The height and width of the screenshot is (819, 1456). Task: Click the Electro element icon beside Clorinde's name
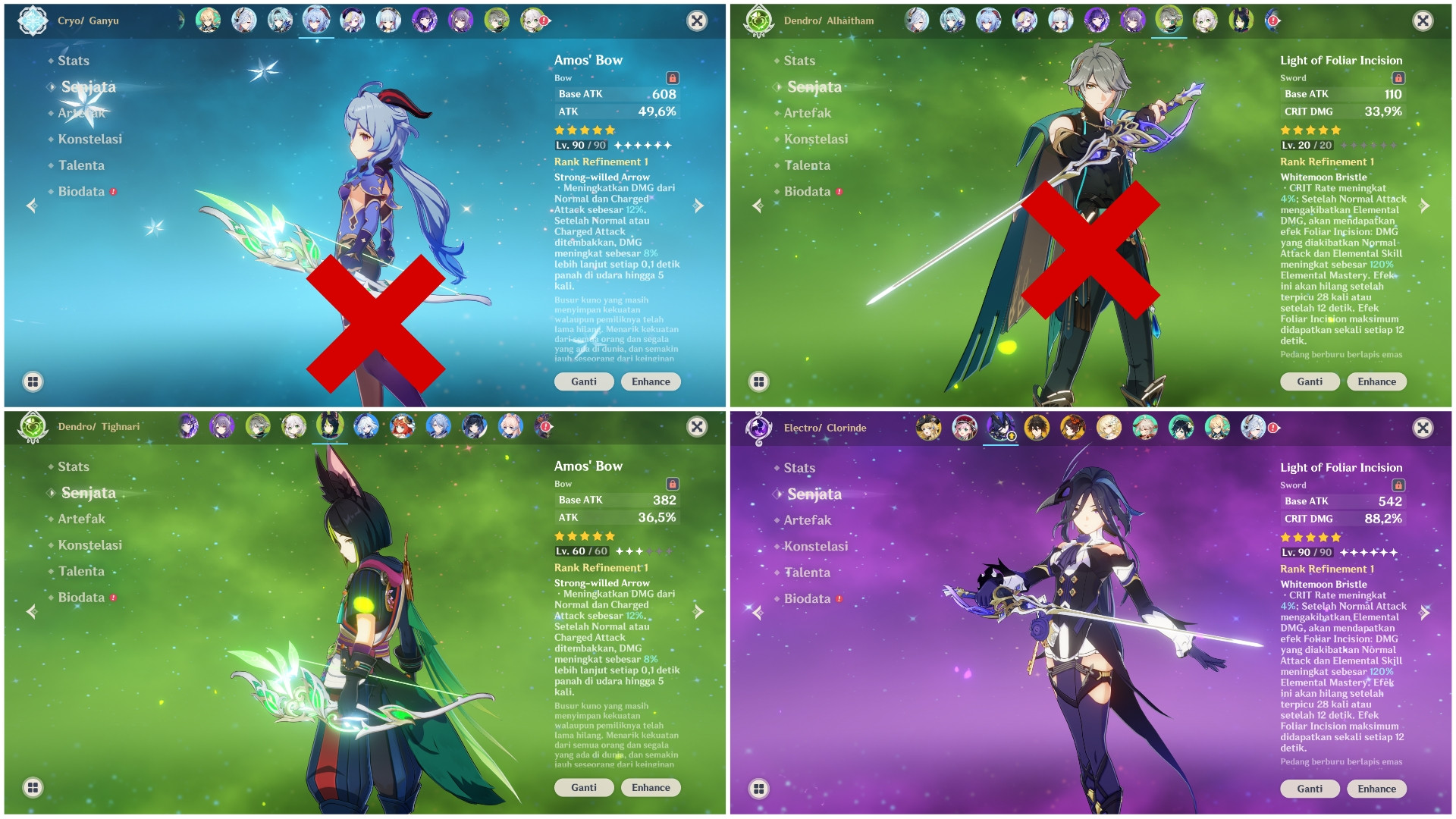tap(758, 428)
